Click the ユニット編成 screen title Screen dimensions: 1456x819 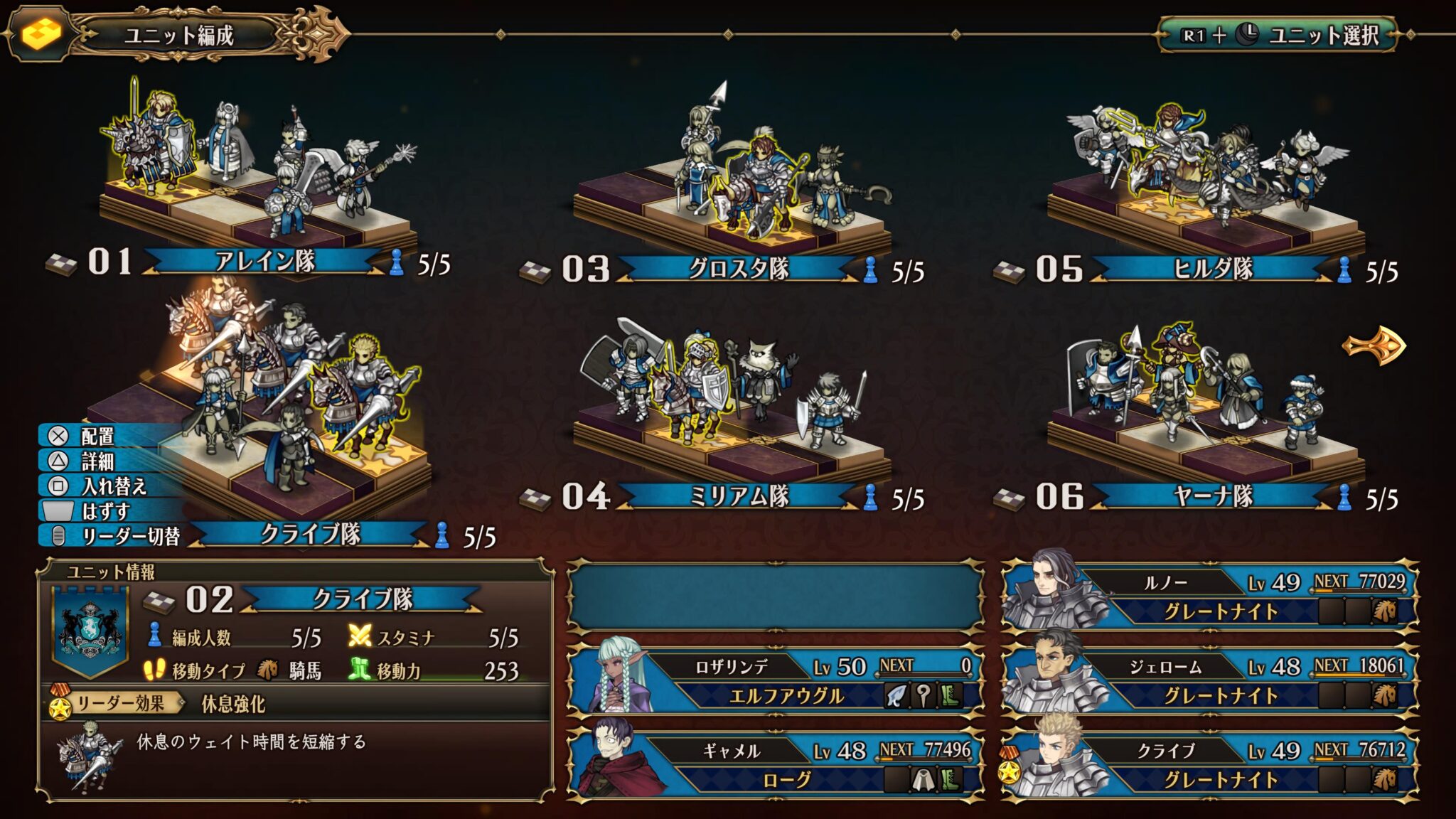click(178, 35)
